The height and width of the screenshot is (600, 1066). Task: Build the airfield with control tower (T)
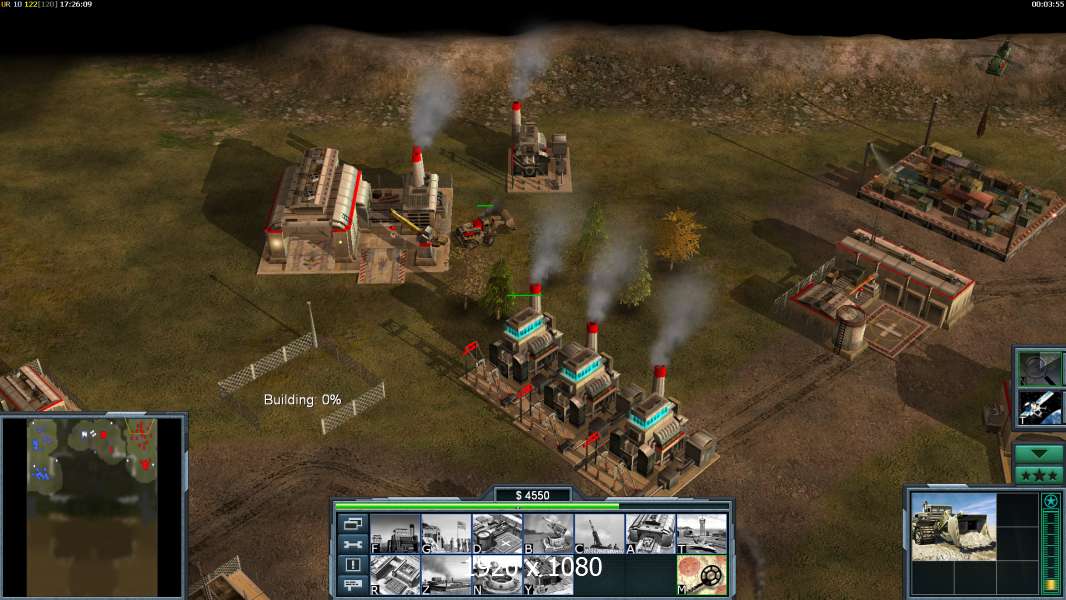point(701,533)
